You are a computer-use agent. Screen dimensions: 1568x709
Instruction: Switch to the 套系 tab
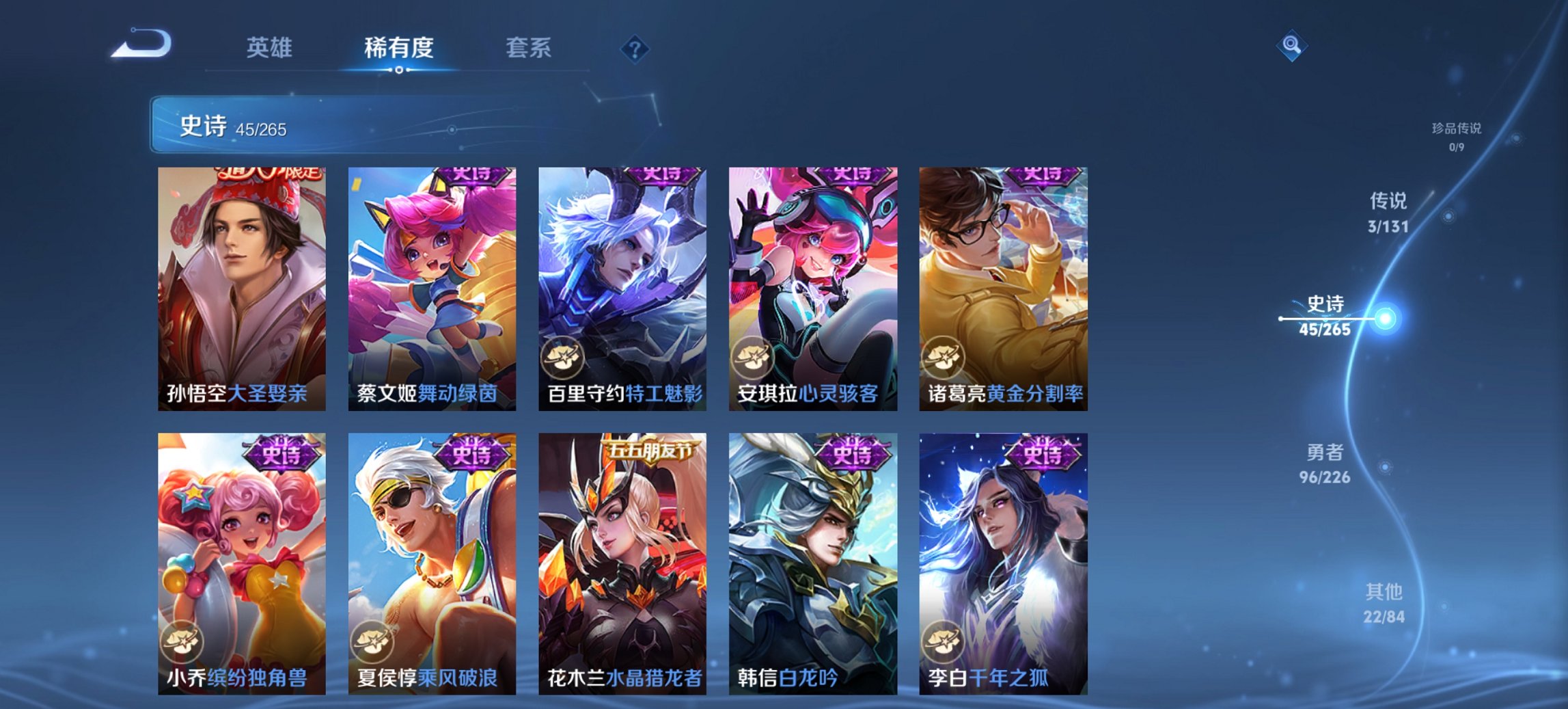(529, 48)
